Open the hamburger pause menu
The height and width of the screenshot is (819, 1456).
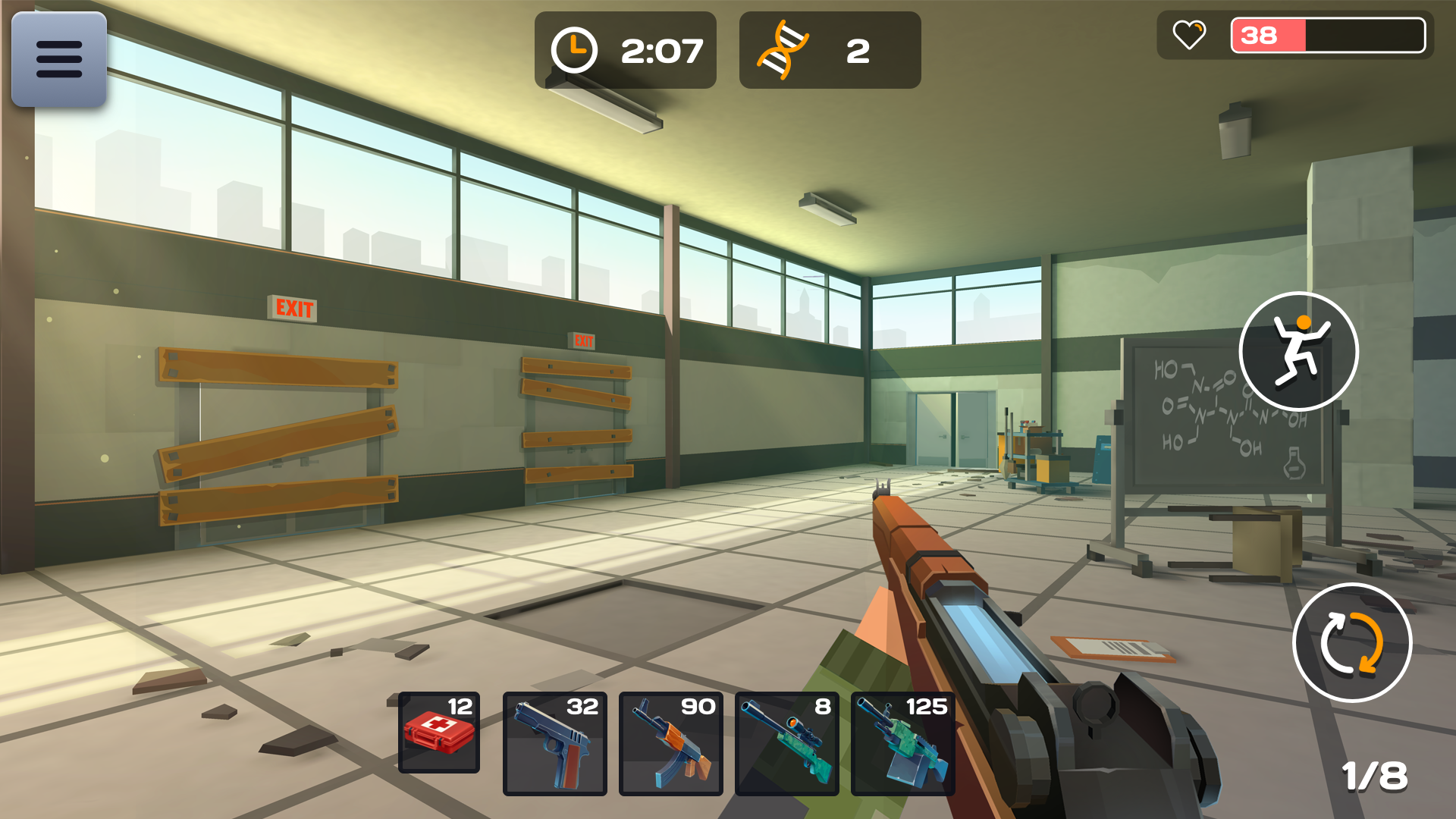58,59
